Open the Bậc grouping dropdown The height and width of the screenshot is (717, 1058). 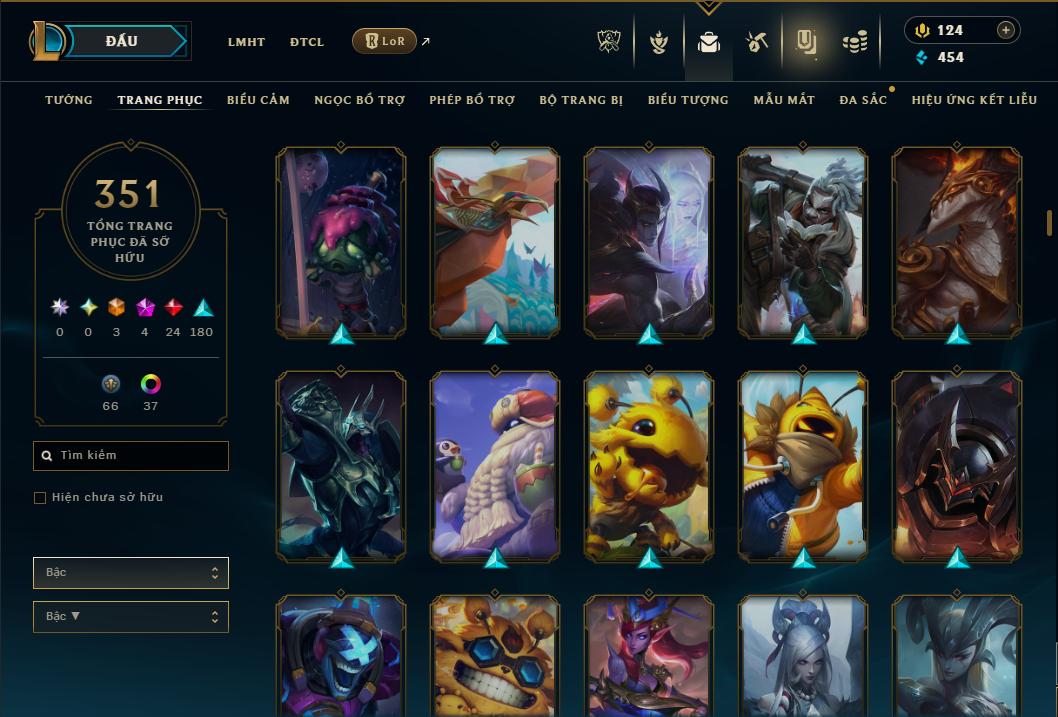coord(131,573)
